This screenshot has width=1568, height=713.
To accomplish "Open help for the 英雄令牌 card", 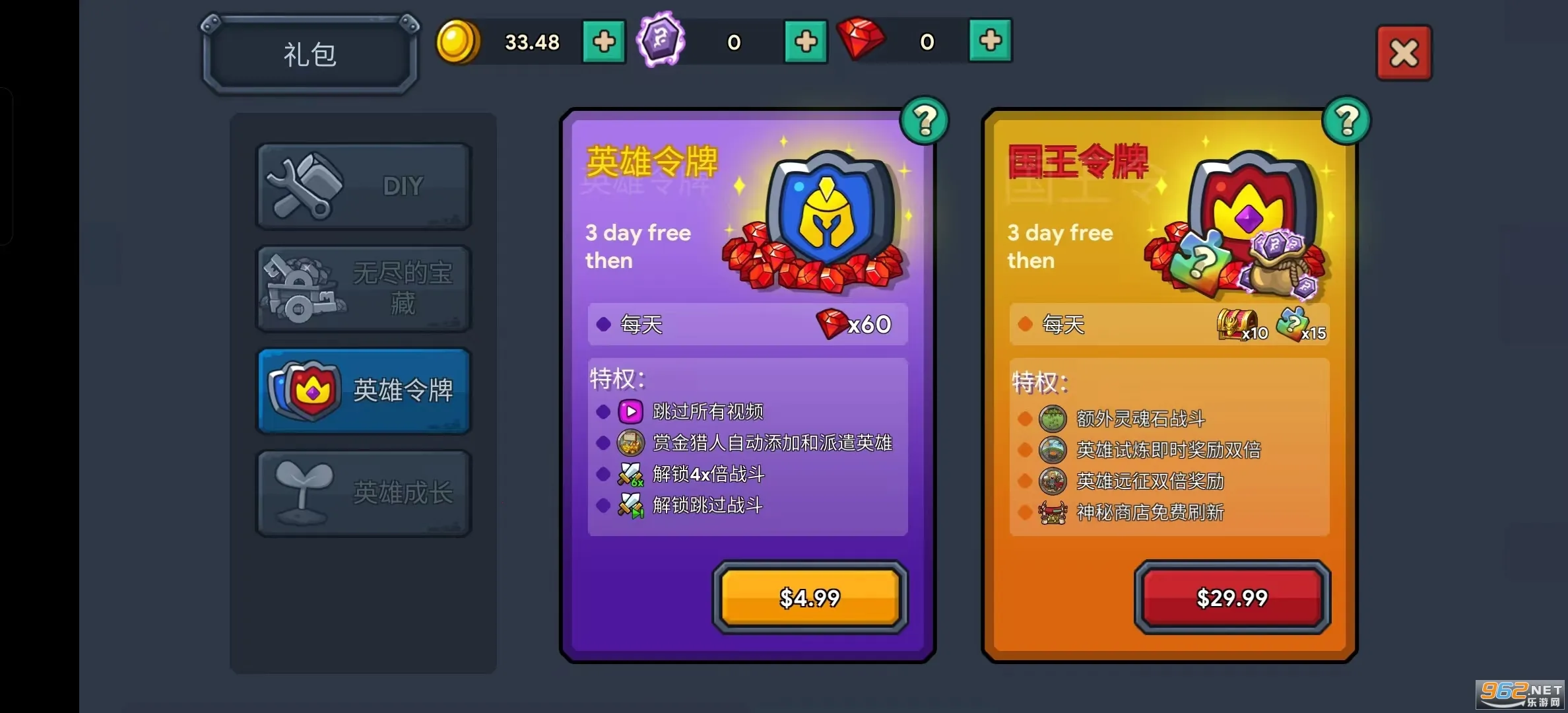I will pyautogui.click(x=924, y=121).
